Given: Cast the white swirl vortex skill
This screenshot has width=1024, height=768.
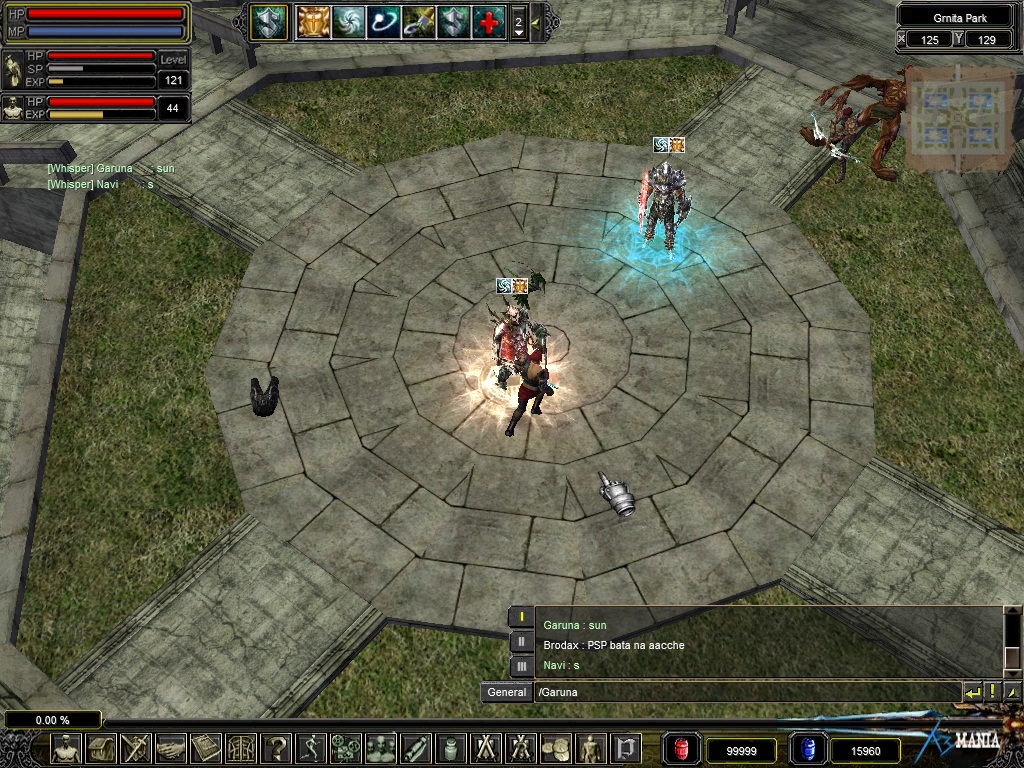Looking at the screenshot, I should point(349,22).
